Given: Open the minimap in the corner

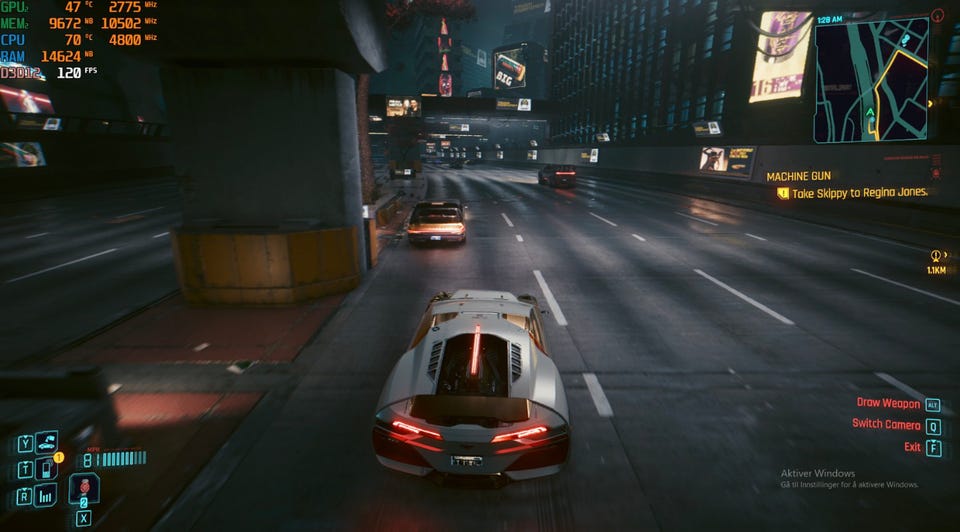Looking at the screenshot, I should [x=871, y=80].
